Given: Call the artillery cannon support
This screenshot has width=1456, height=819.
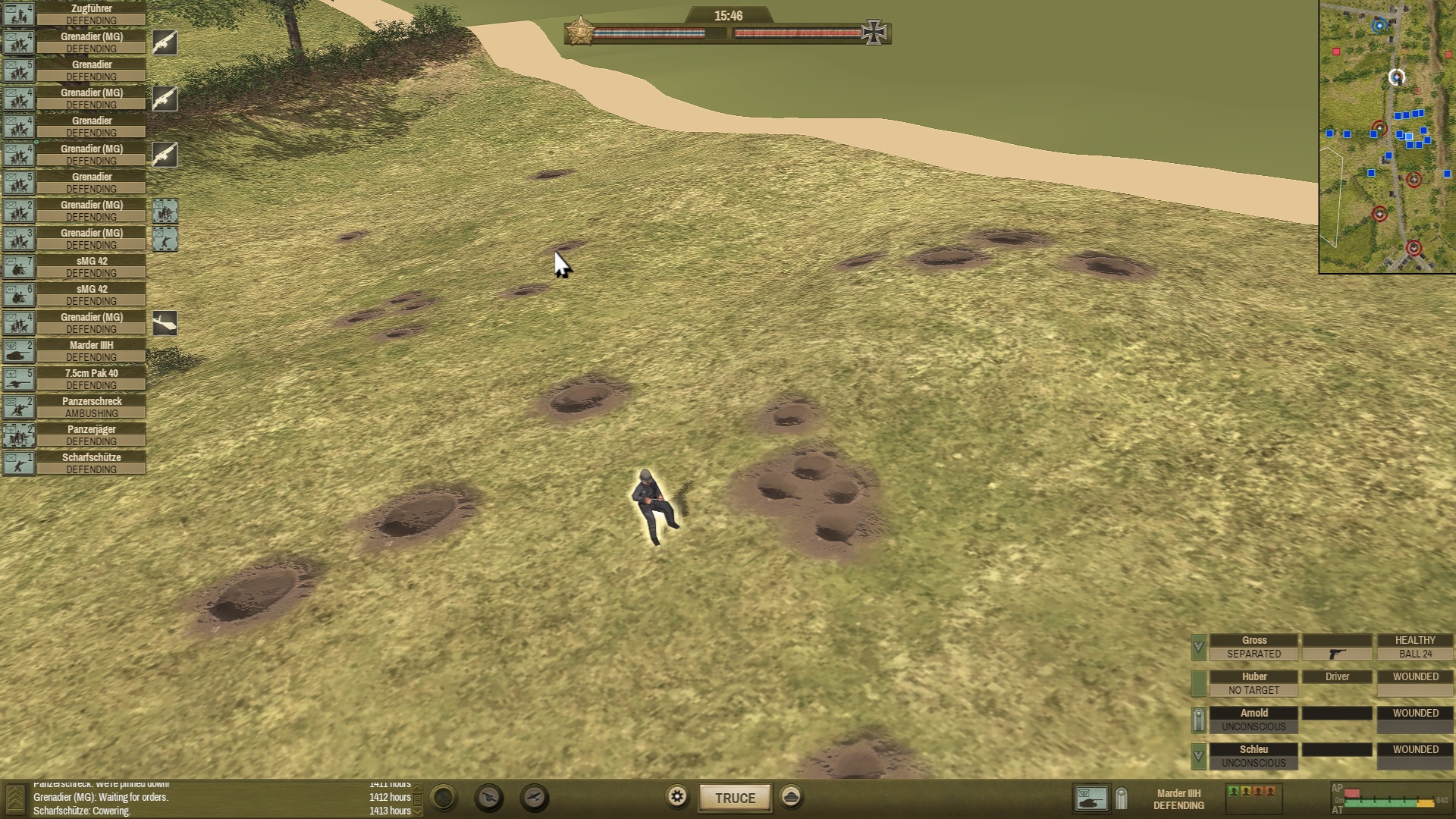Looking at the screenshot, I should click(489, 798).
